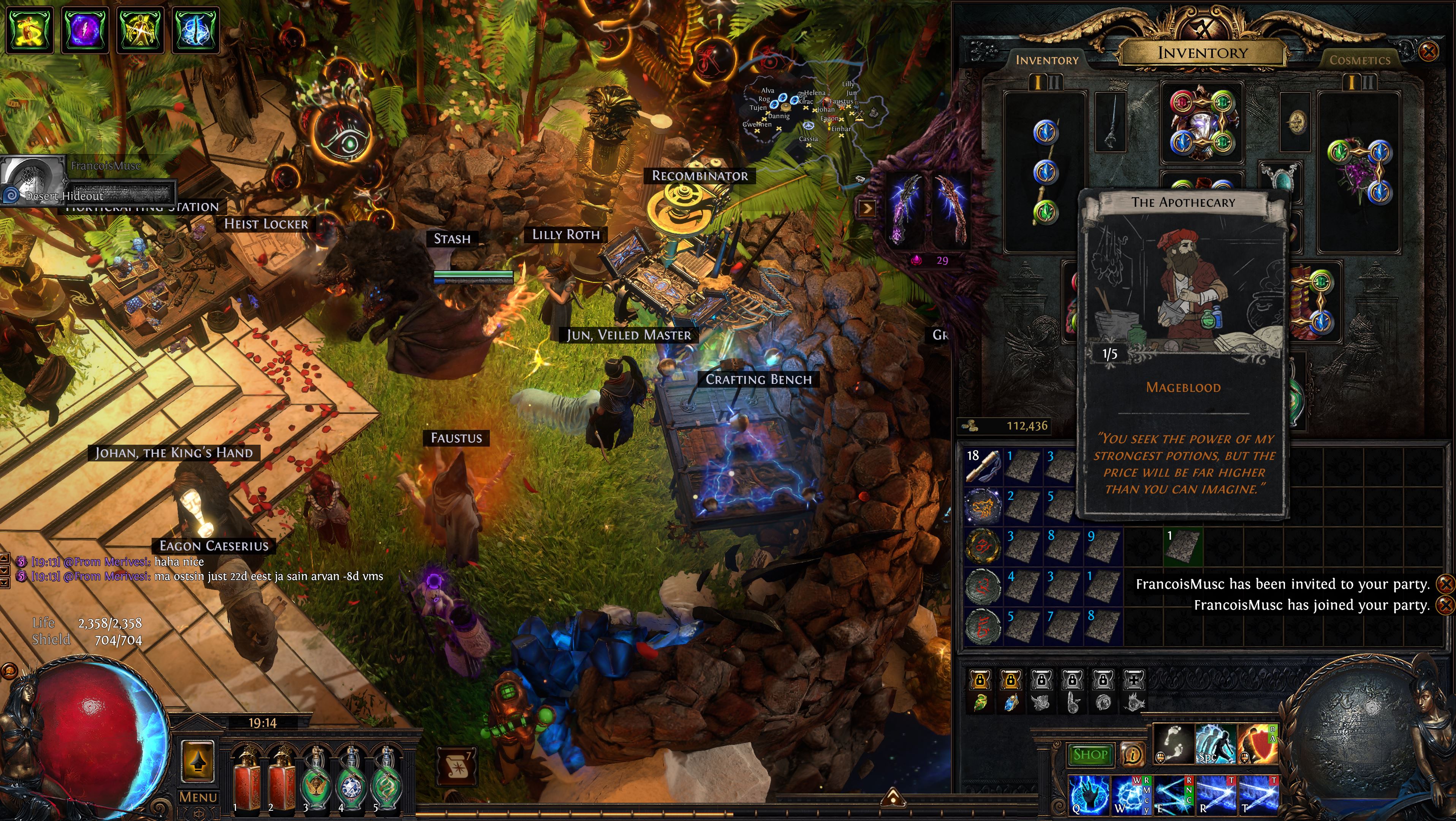Activate the lightning hand skill on Q
The height and width of the screenshot is (821, 1456).
point(1089,794)
